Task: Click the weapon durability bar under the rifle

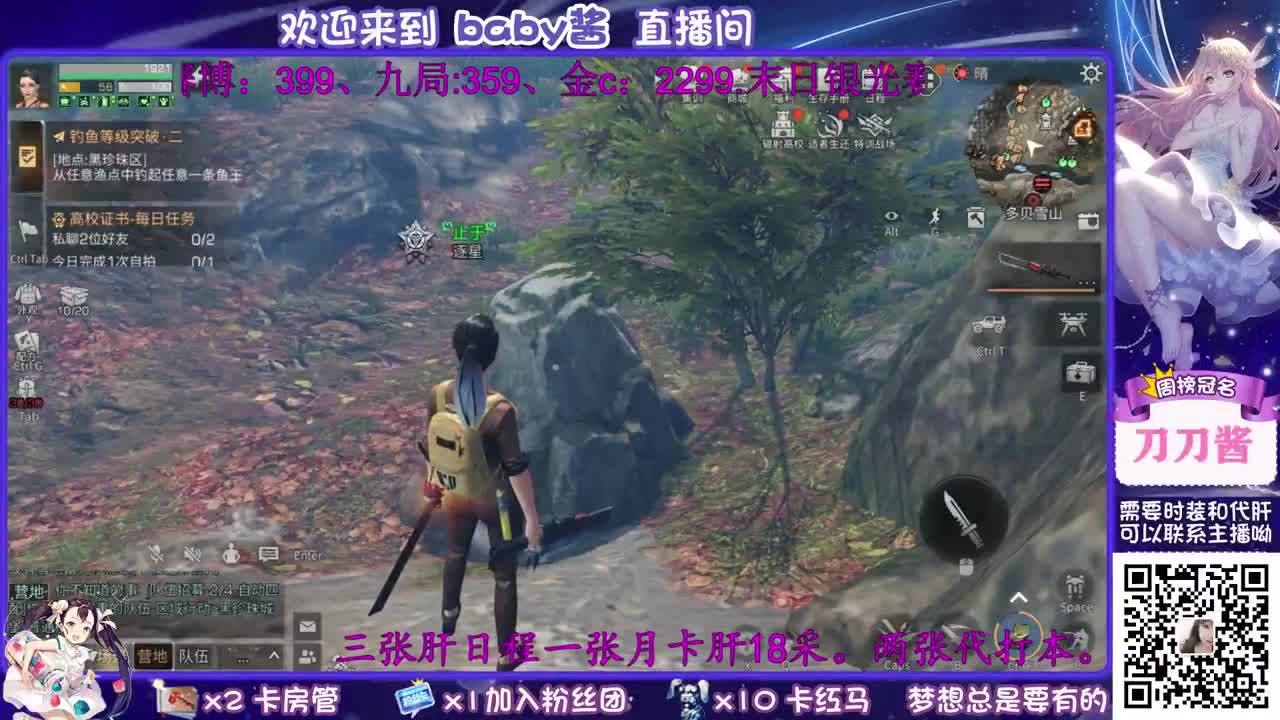Action: pyautogui.click(x=1036, y=289)
